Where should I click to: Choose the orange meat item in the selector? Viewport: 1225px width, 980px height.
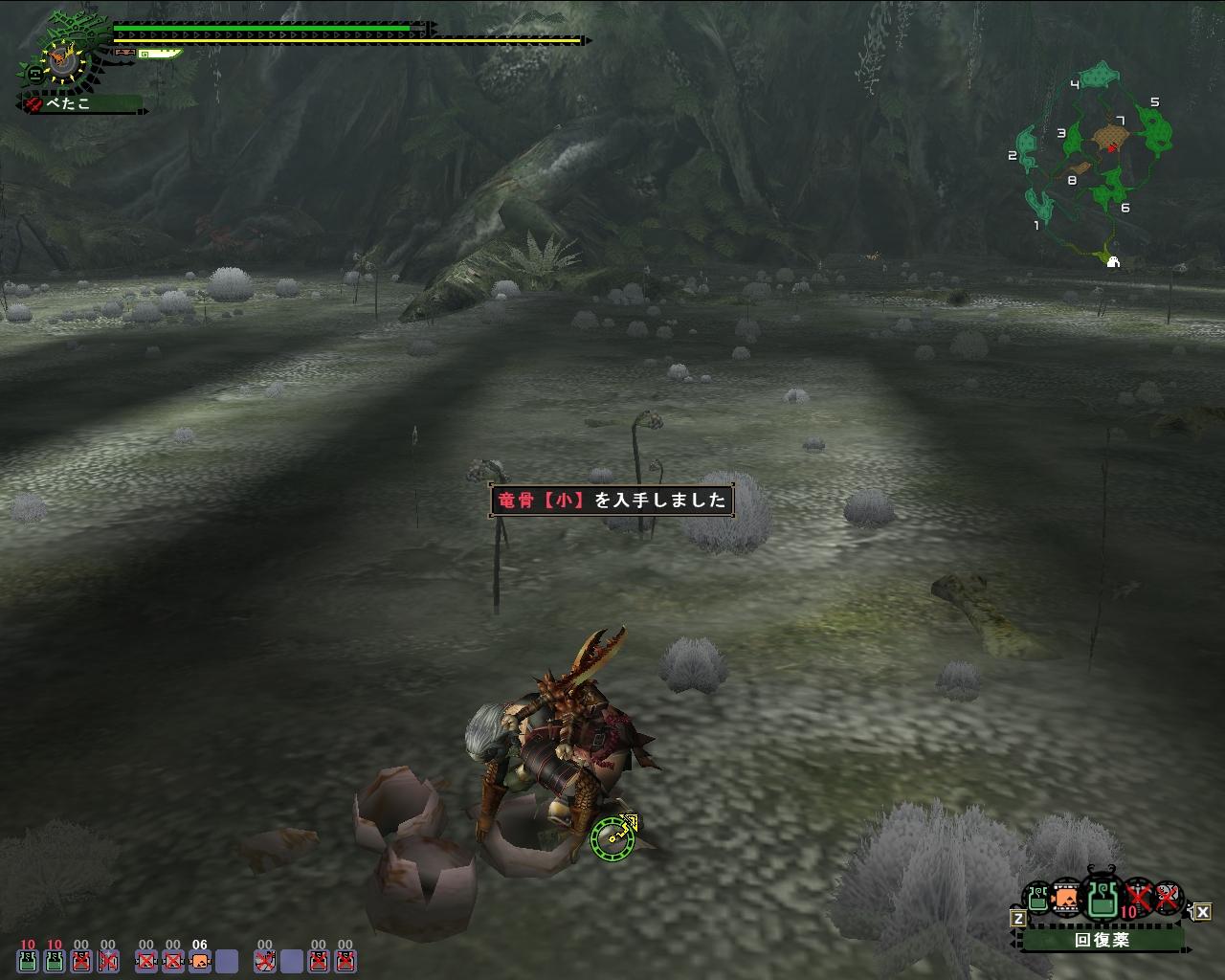point(1065,899)
